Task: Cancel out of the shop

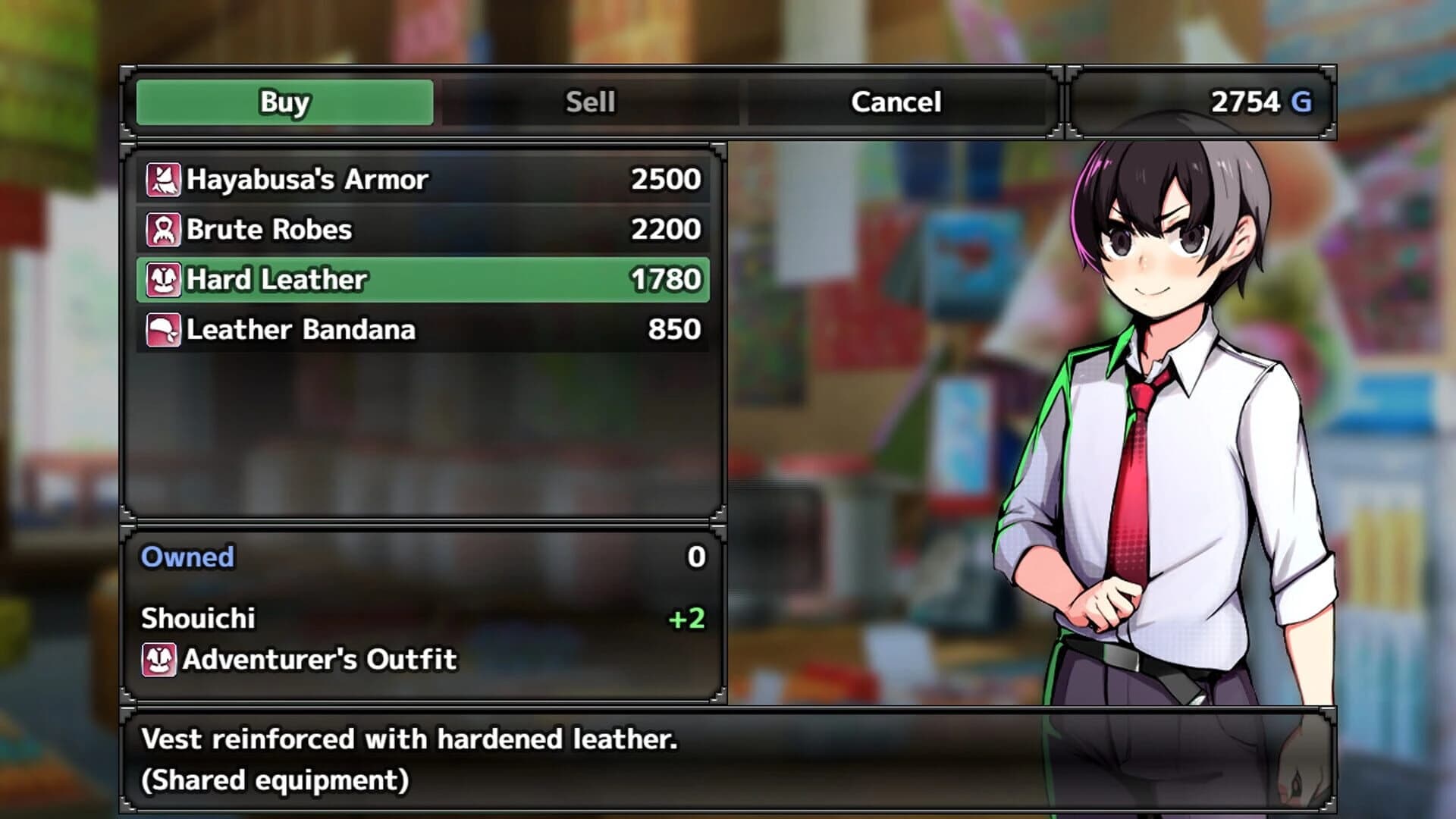Action: tap(896, 102)
